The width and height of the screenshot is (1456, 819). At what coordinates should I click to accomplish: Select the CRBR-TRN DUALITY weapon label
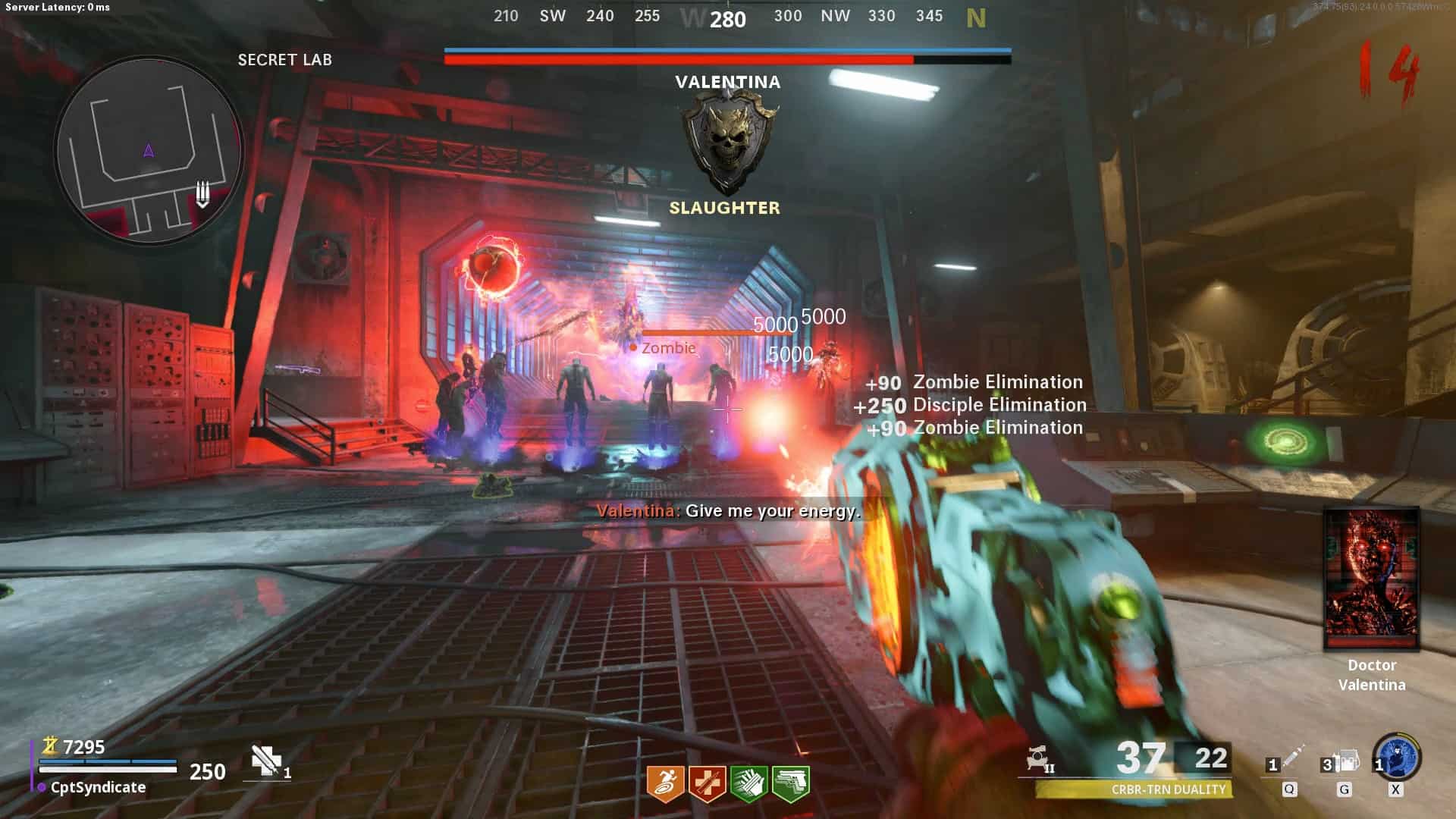pyautogui.click(x=1168, y=789)
